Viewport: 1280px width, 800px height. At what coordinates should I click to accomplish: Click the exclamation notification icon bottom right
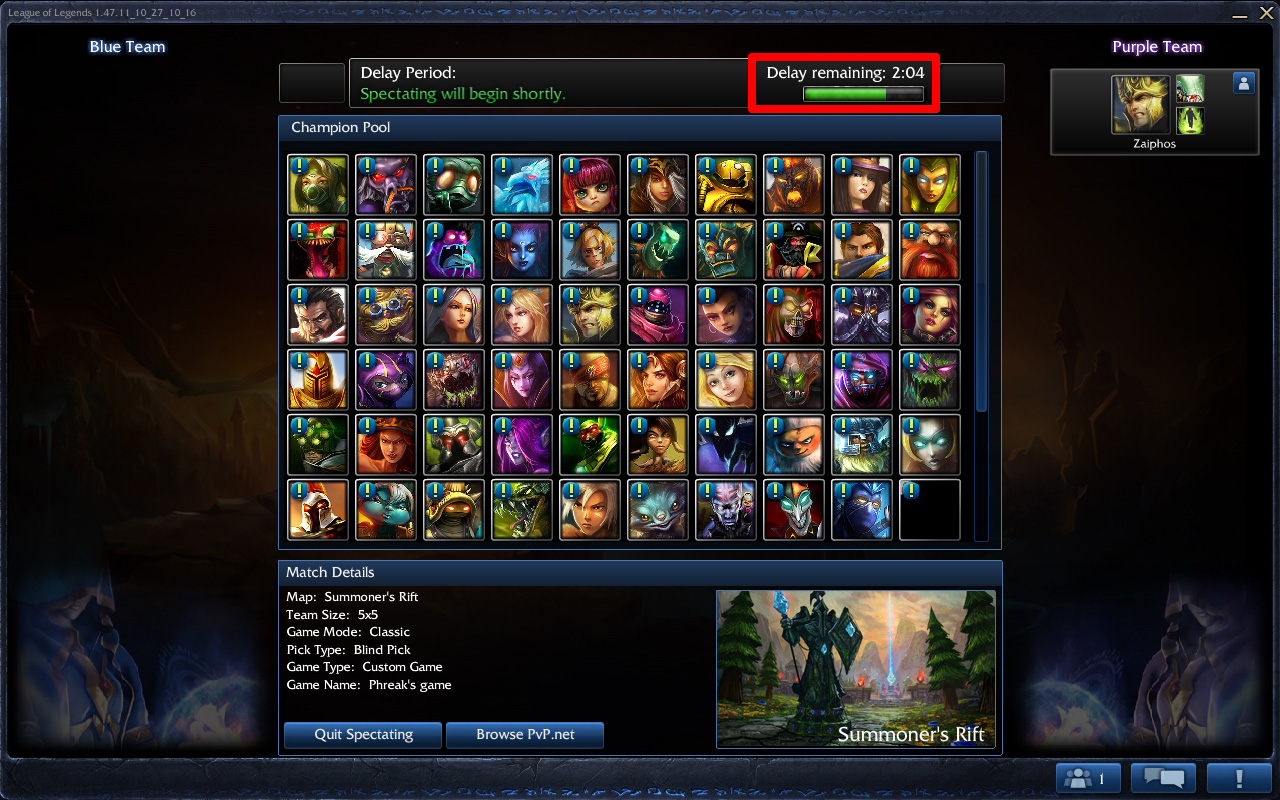pyautogui.click(x=1240, y=777)
